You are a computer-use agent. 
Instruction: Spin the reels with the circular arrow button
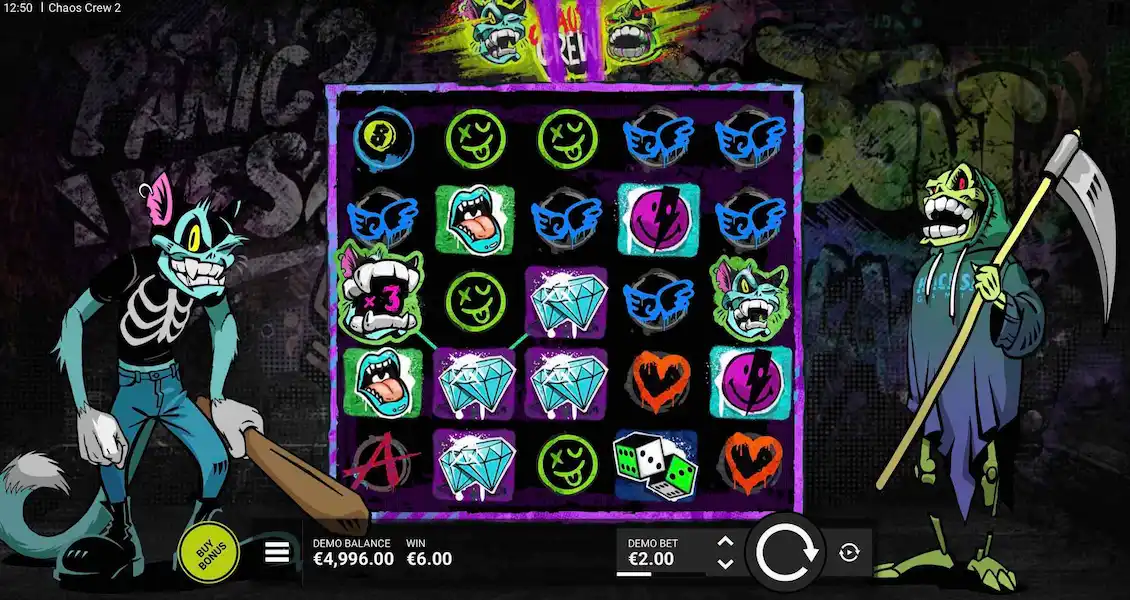788,552
